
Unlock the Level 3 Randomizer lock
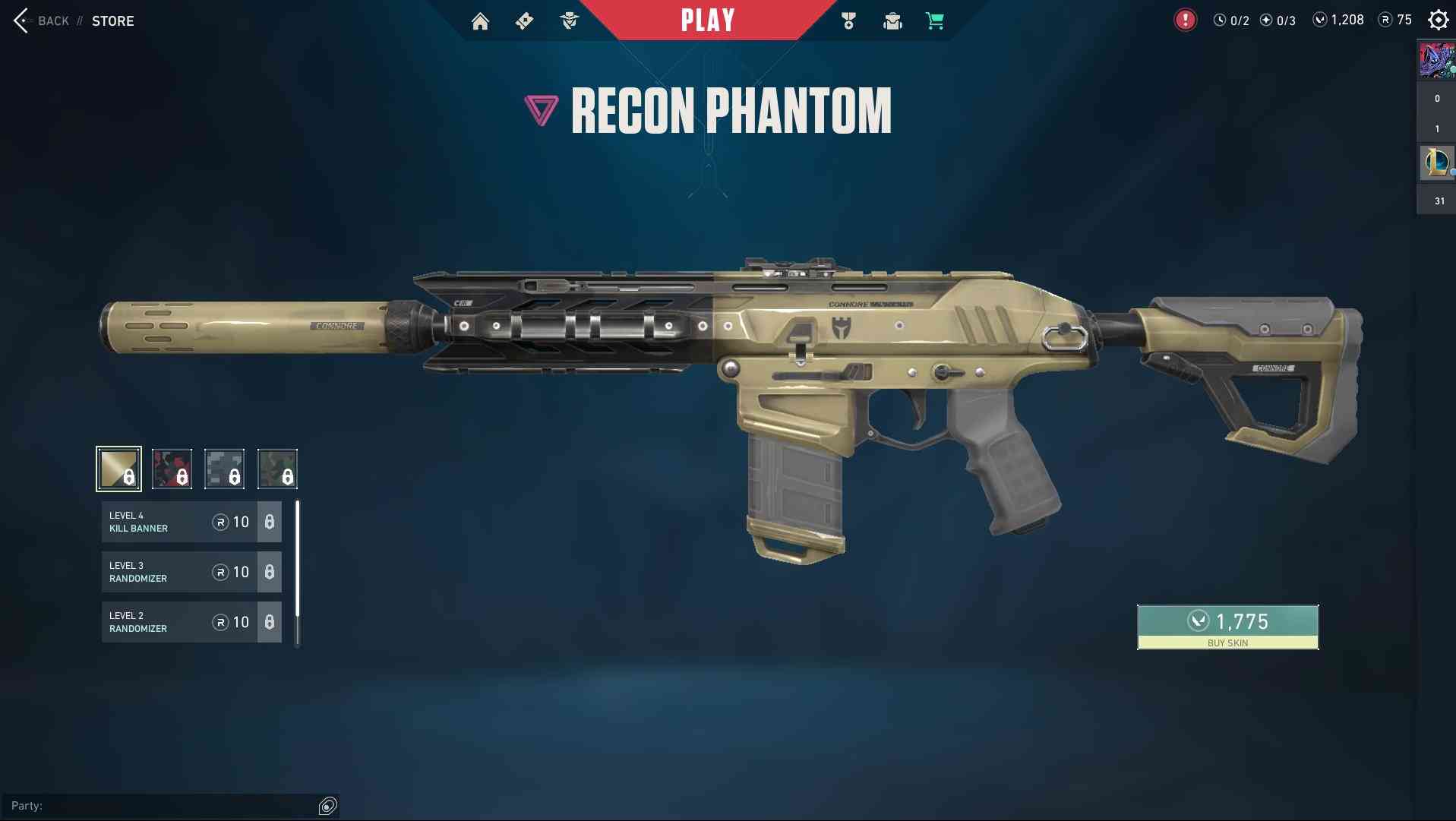tap(270, 572)
